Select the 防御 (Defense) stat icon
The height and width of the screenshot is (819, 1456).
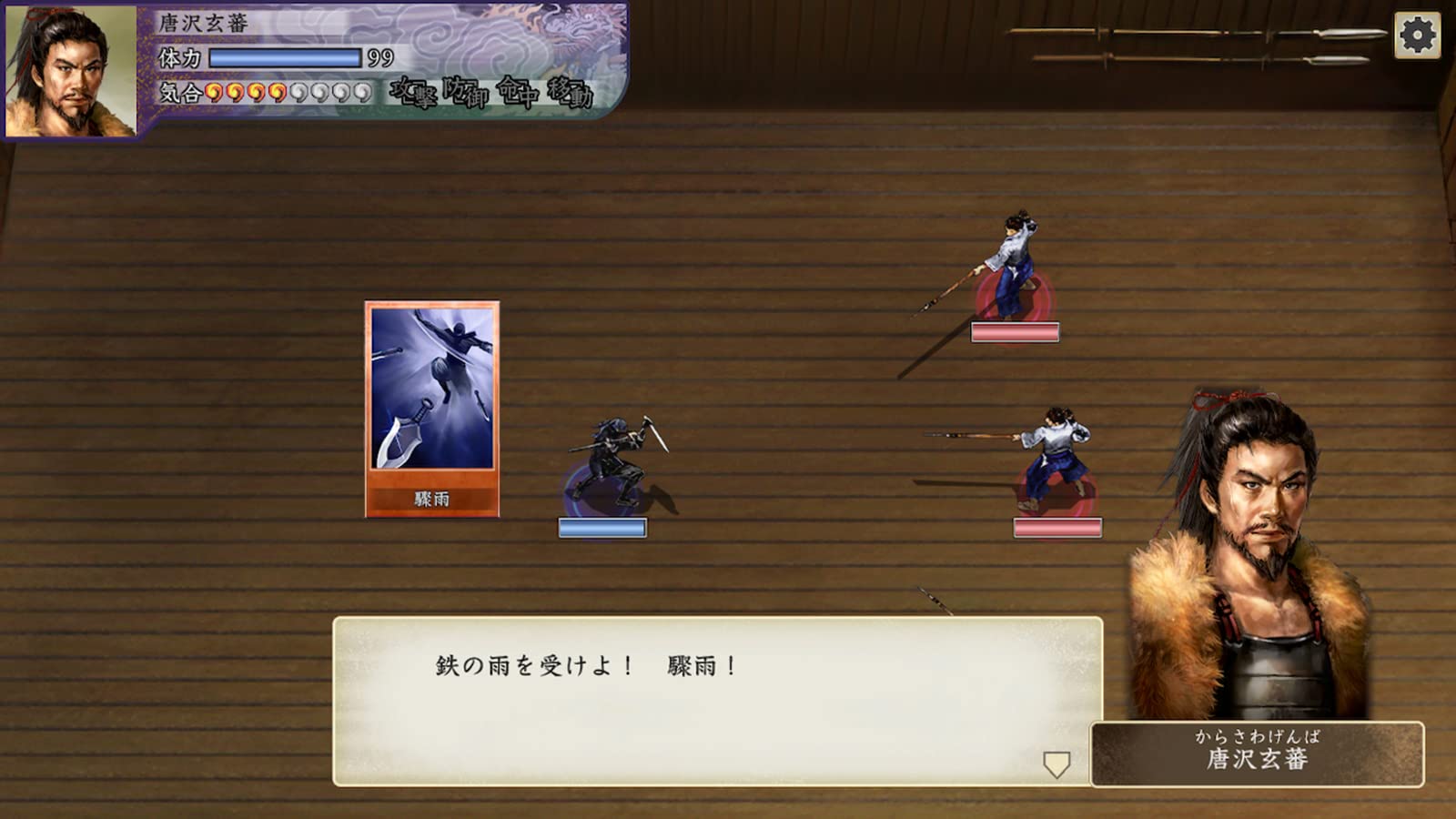pyautogui.click(x=466, y=94)
